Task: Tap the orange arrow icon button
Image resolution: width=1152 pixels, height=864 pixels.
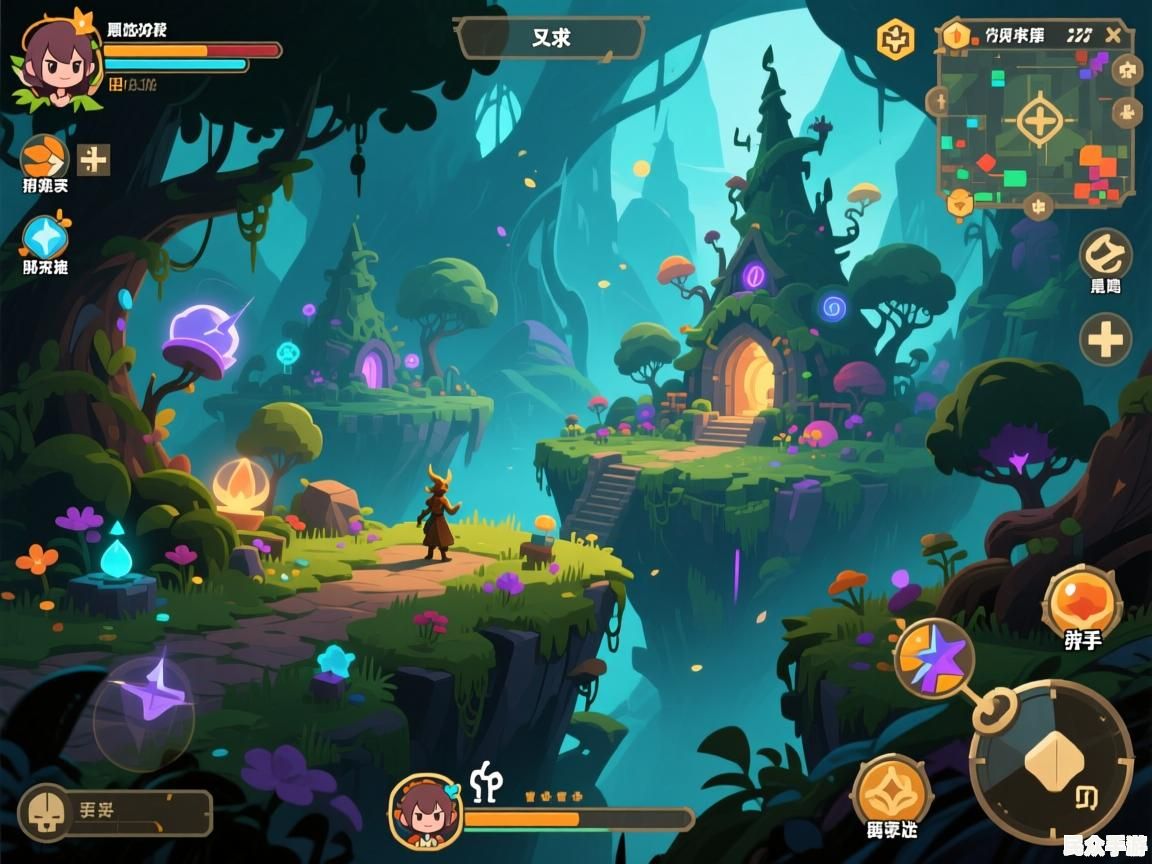Action: pyautogui.click(x=44, y=157)
